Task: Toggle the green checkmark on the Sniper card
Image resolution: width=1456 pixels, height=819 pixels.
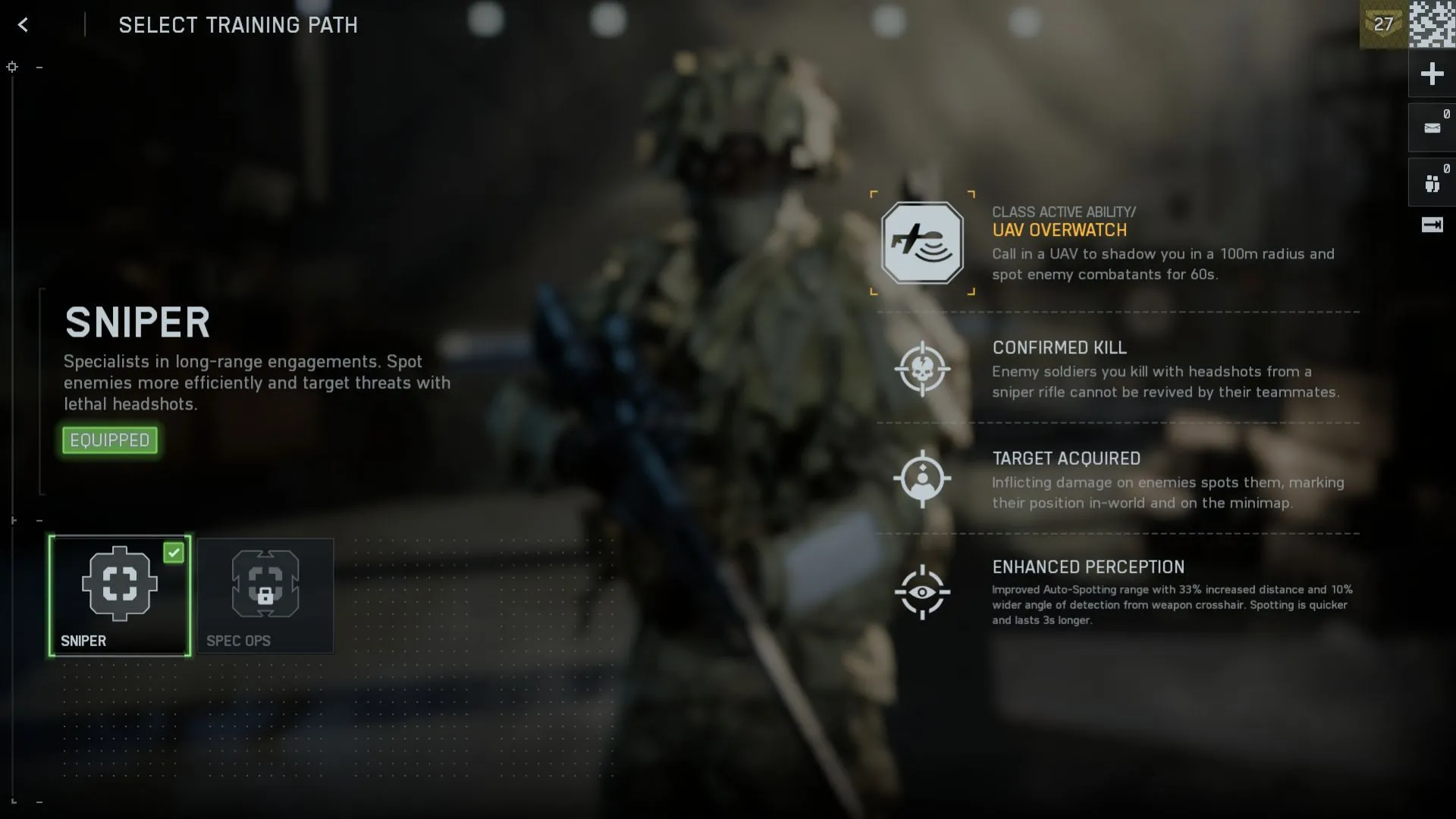Action: point(174,554)
